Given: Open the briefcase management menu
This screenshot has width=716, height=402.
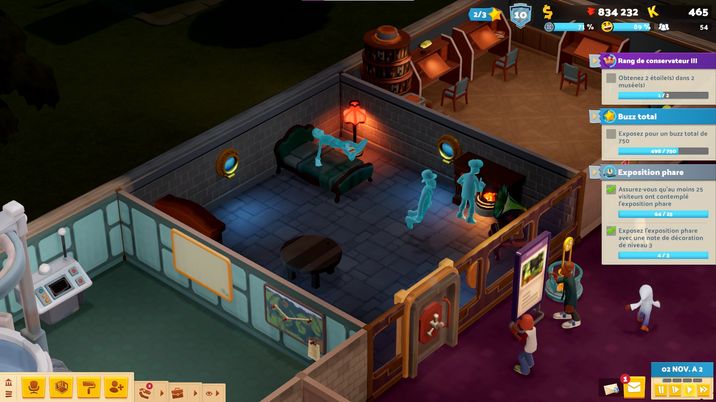Looking at the screenshot, I should coord(178,392).
